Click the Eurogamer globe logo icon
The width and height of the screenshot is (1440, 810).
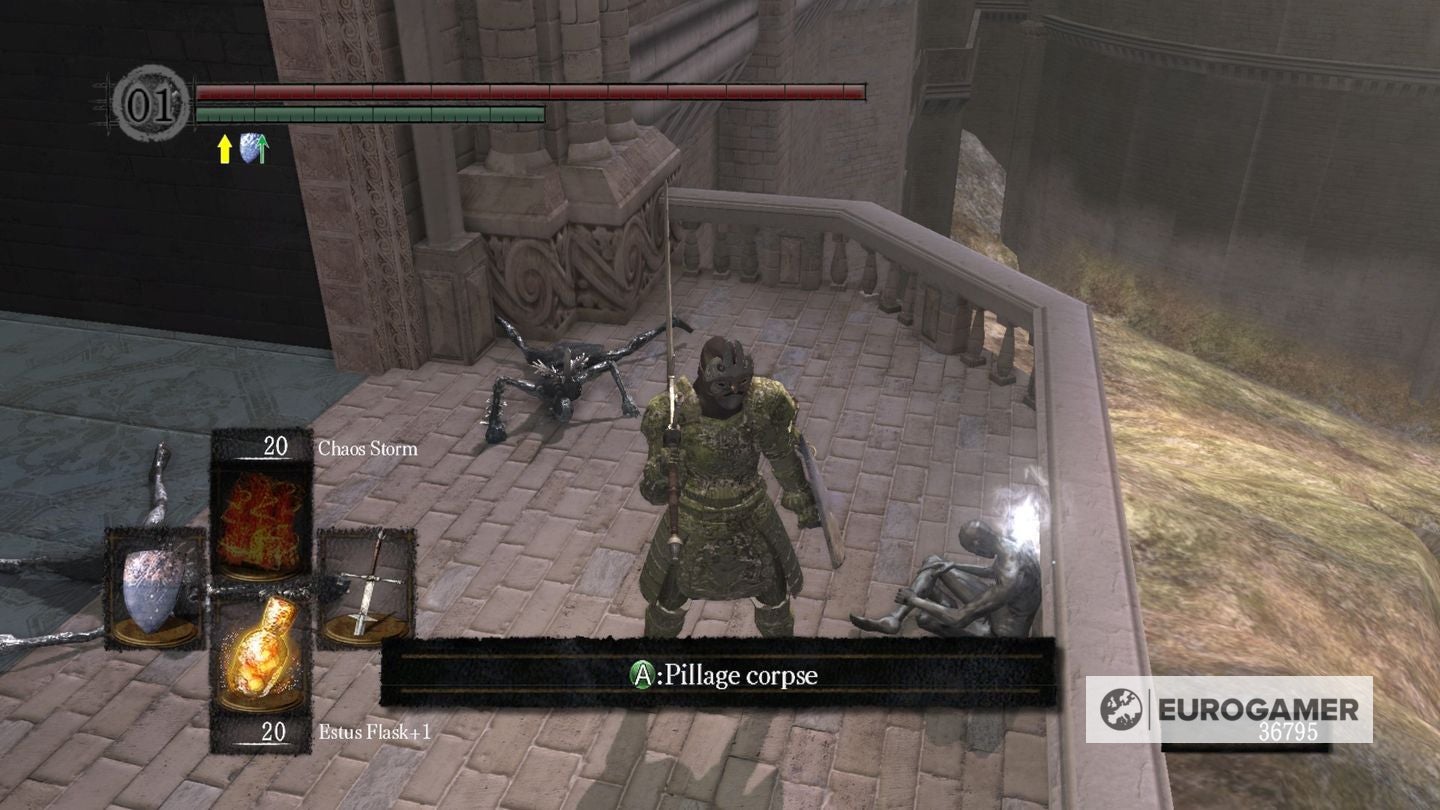point(1124,709)
